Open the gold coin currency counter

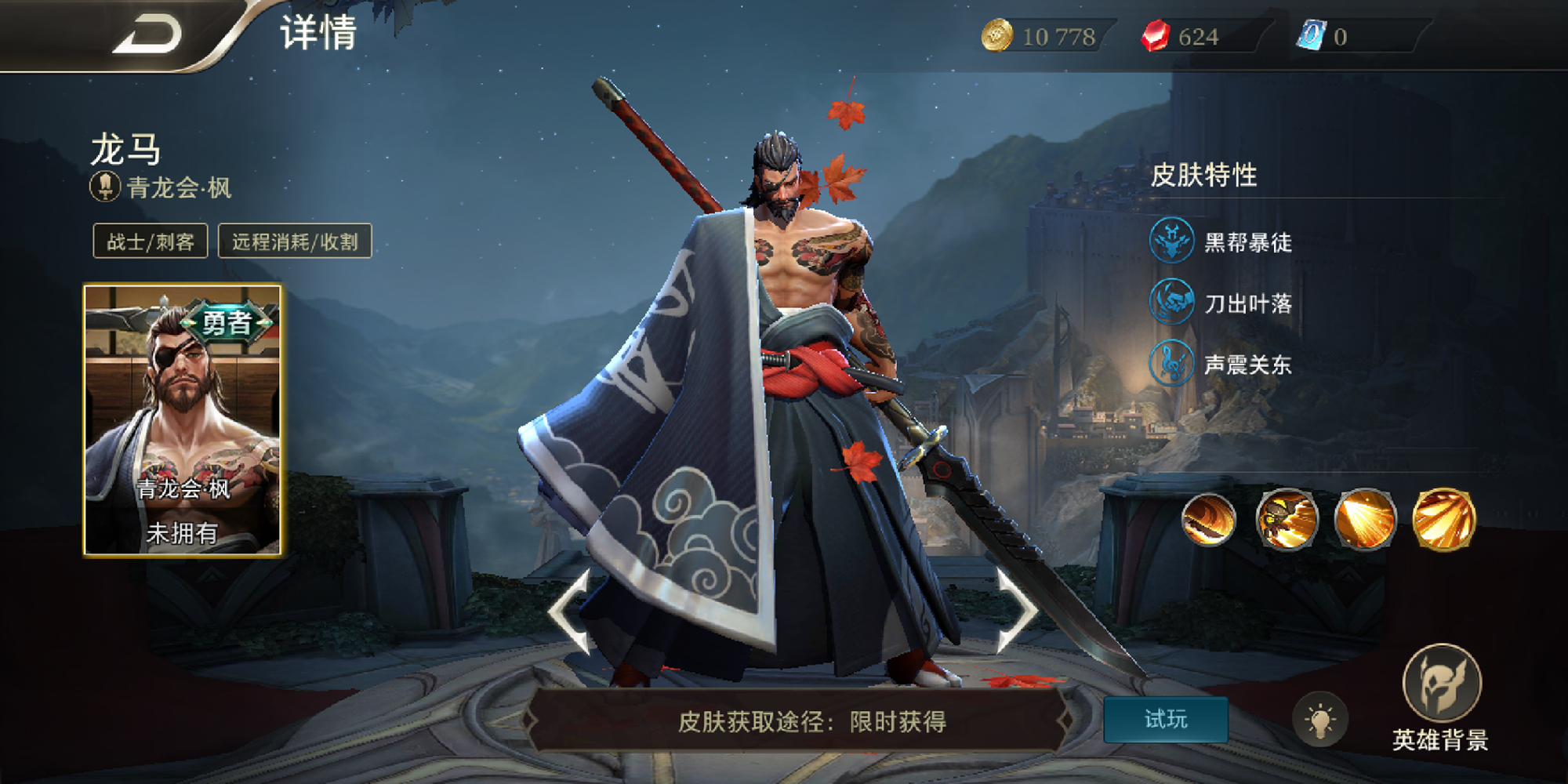point(1043,37)
